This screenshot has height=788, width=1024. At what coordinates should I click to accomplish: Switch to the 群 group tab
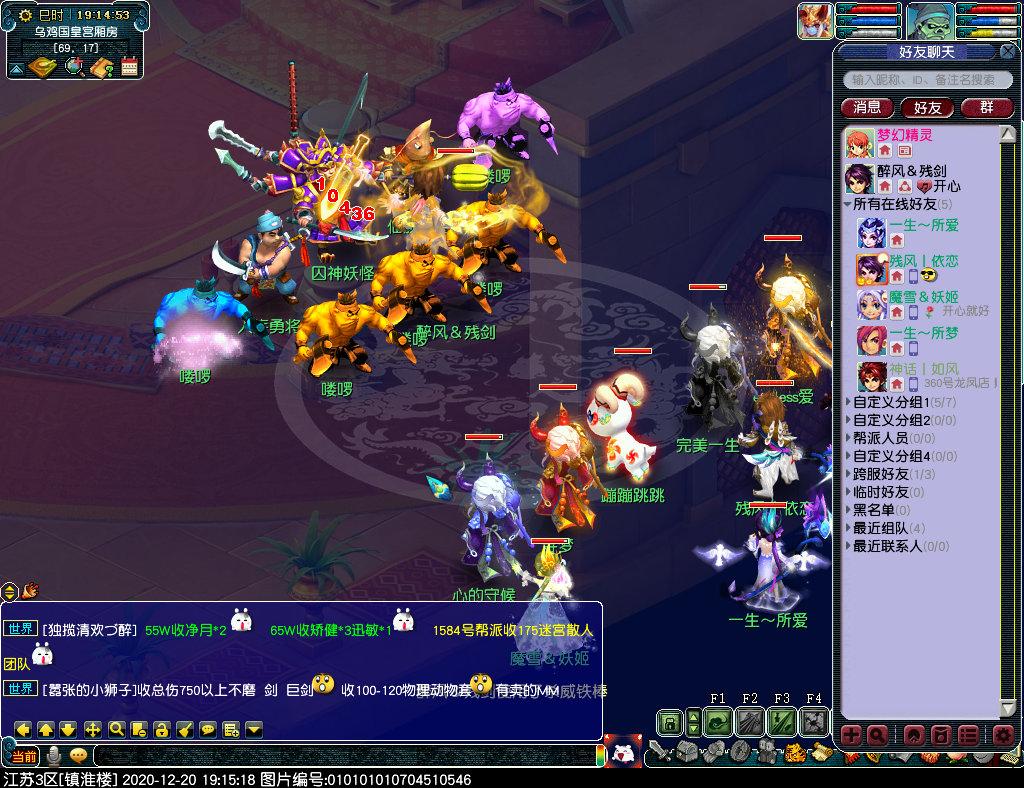[x=986, y=107]
